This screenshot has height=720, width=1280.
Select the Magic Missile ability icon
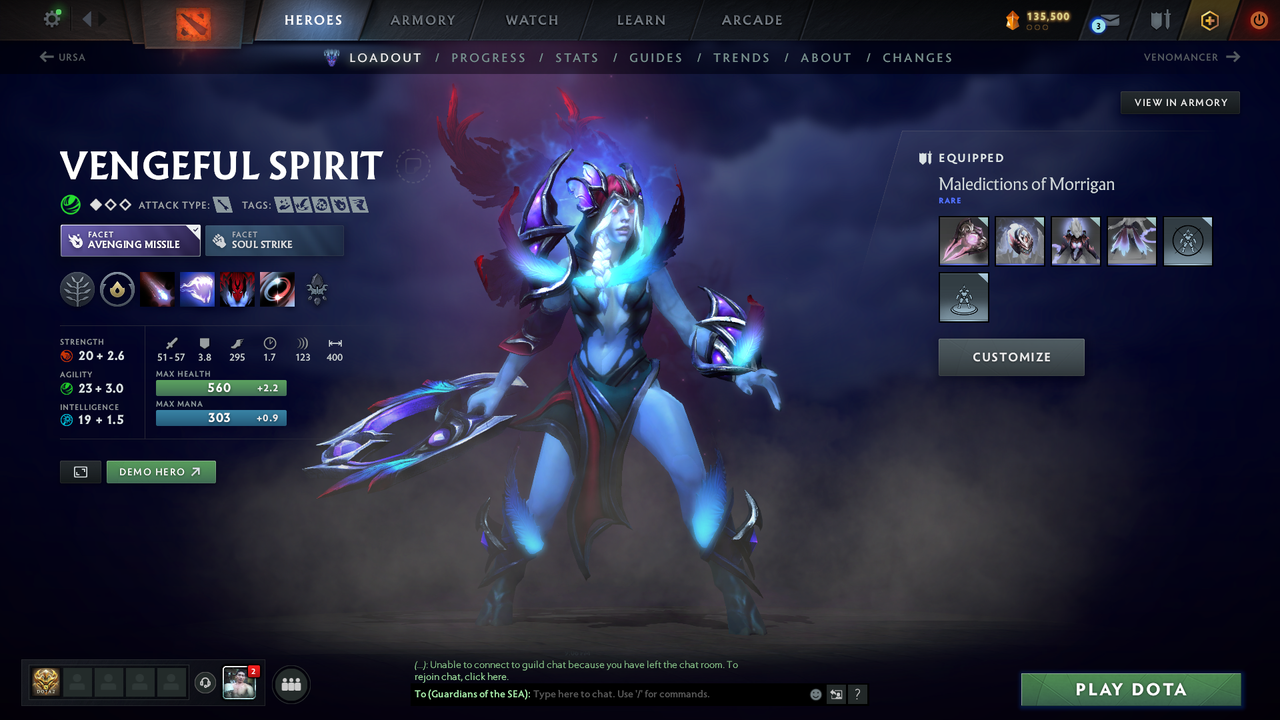coord(157,290)
